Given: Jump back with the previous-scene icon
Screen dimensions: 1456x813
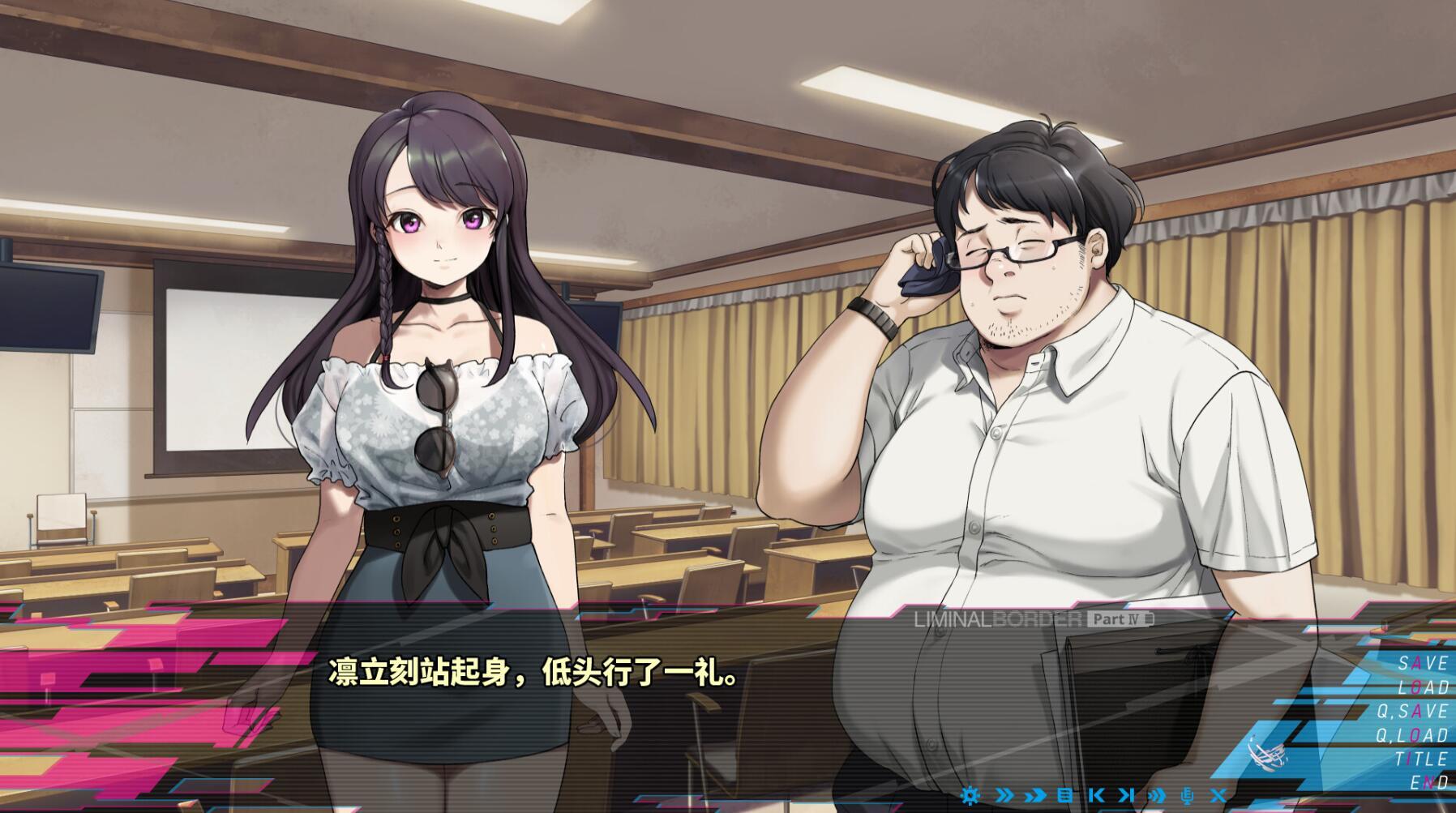Looking at the screenshot, I should [1096, 795].
